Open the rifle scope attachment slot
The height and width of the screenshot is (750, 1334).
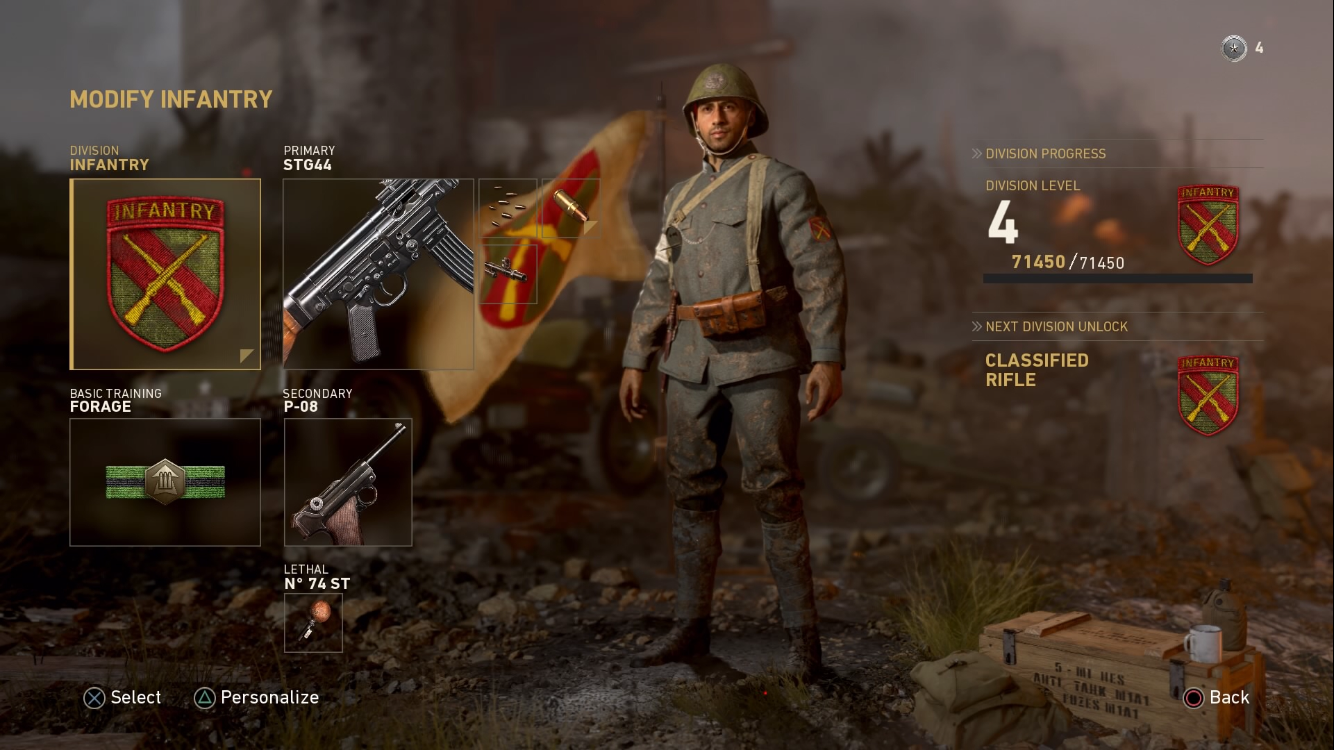coord(508,271)
